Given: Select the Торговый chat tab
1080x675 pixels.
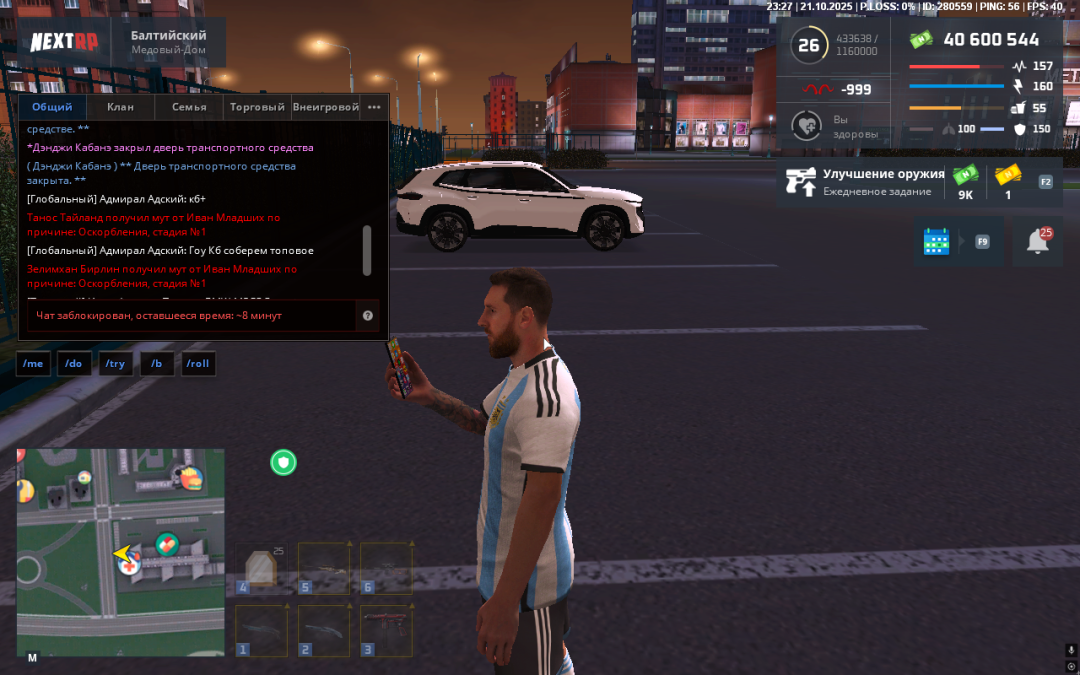Looking at the screenshot, I should (257, 107).
